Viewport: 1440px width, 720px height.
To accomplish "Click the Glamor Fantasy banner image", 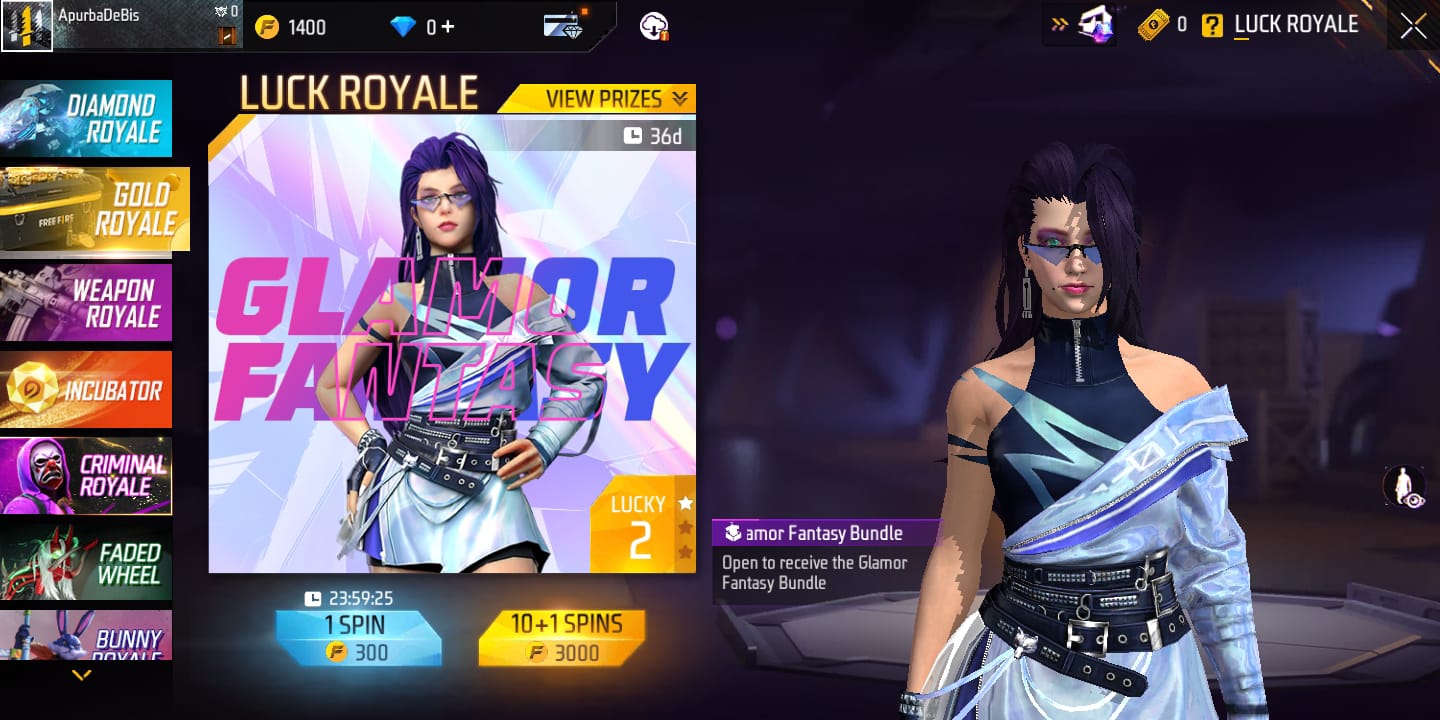I will pos(450,345).
